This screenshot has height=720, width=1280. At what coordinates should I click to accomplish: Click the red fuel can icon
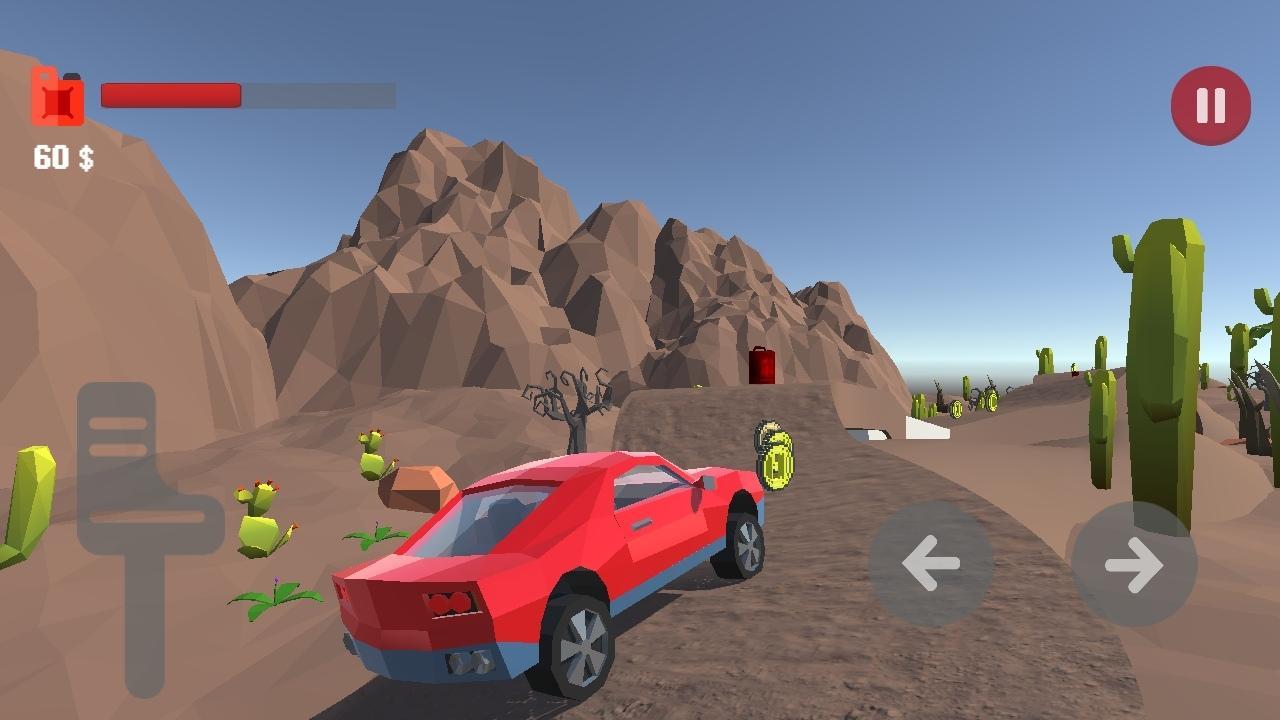pyautogui.click(x=58, y=95)
